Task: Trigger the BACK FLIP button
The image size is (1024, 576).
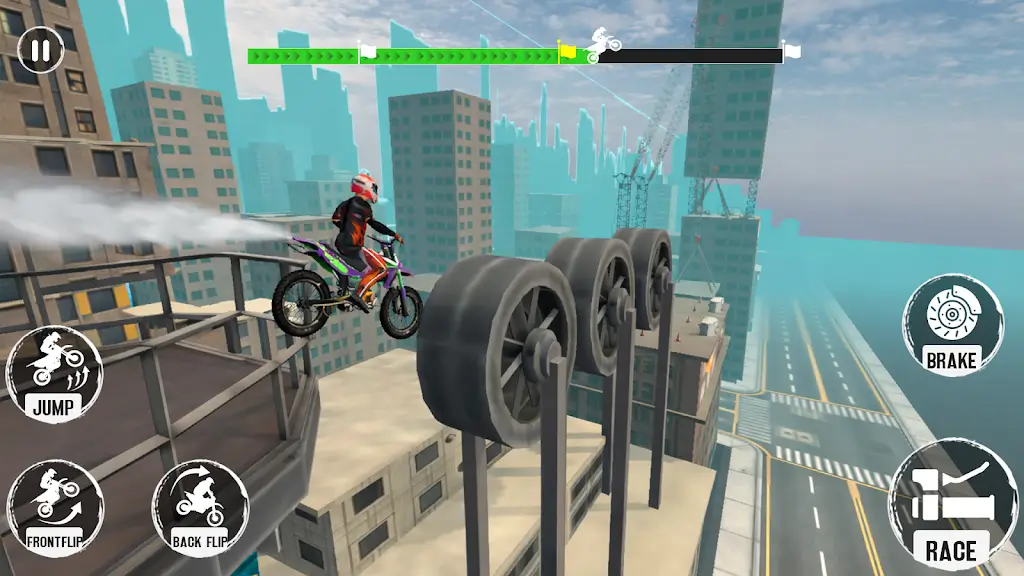Action: point(200,508)
